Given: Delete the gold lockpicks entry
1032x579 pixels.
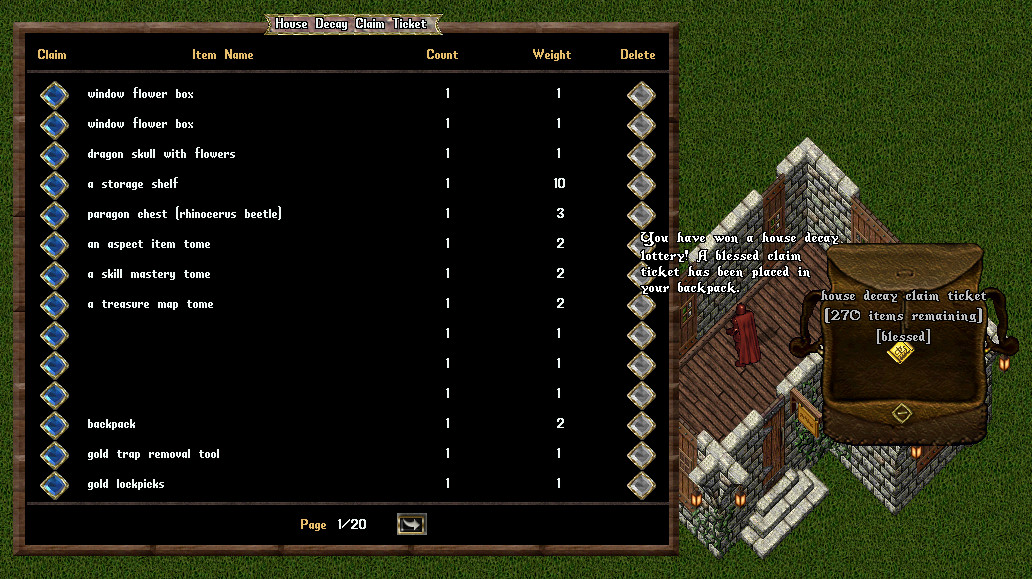Looking at the screenshot, I should pos(640,485).
